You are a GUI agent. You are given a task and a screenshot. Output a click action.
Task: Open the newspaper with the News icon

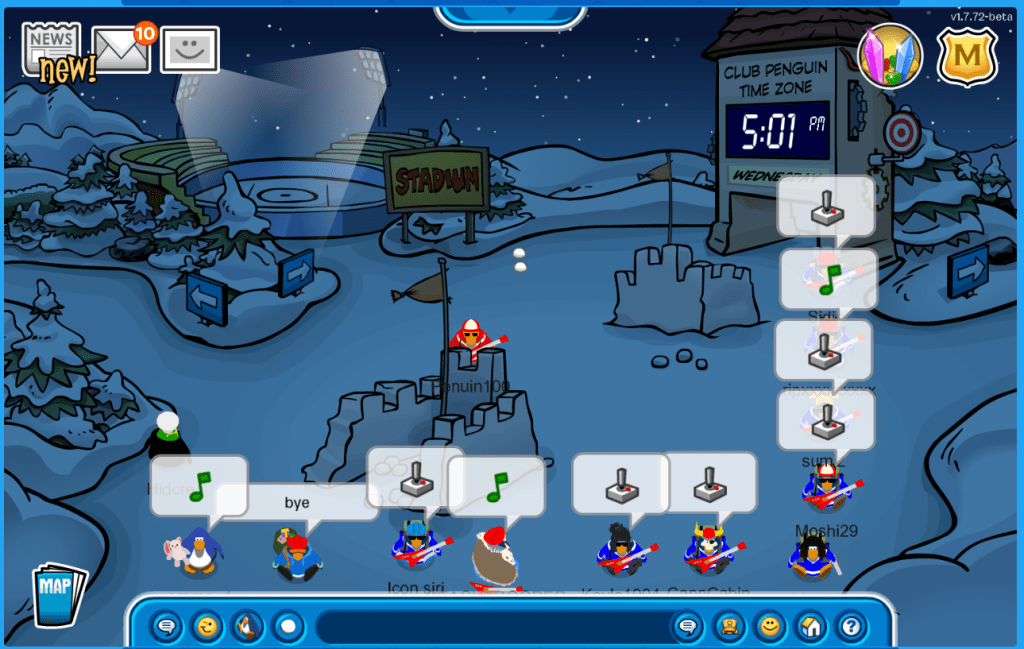click(52, 48)
